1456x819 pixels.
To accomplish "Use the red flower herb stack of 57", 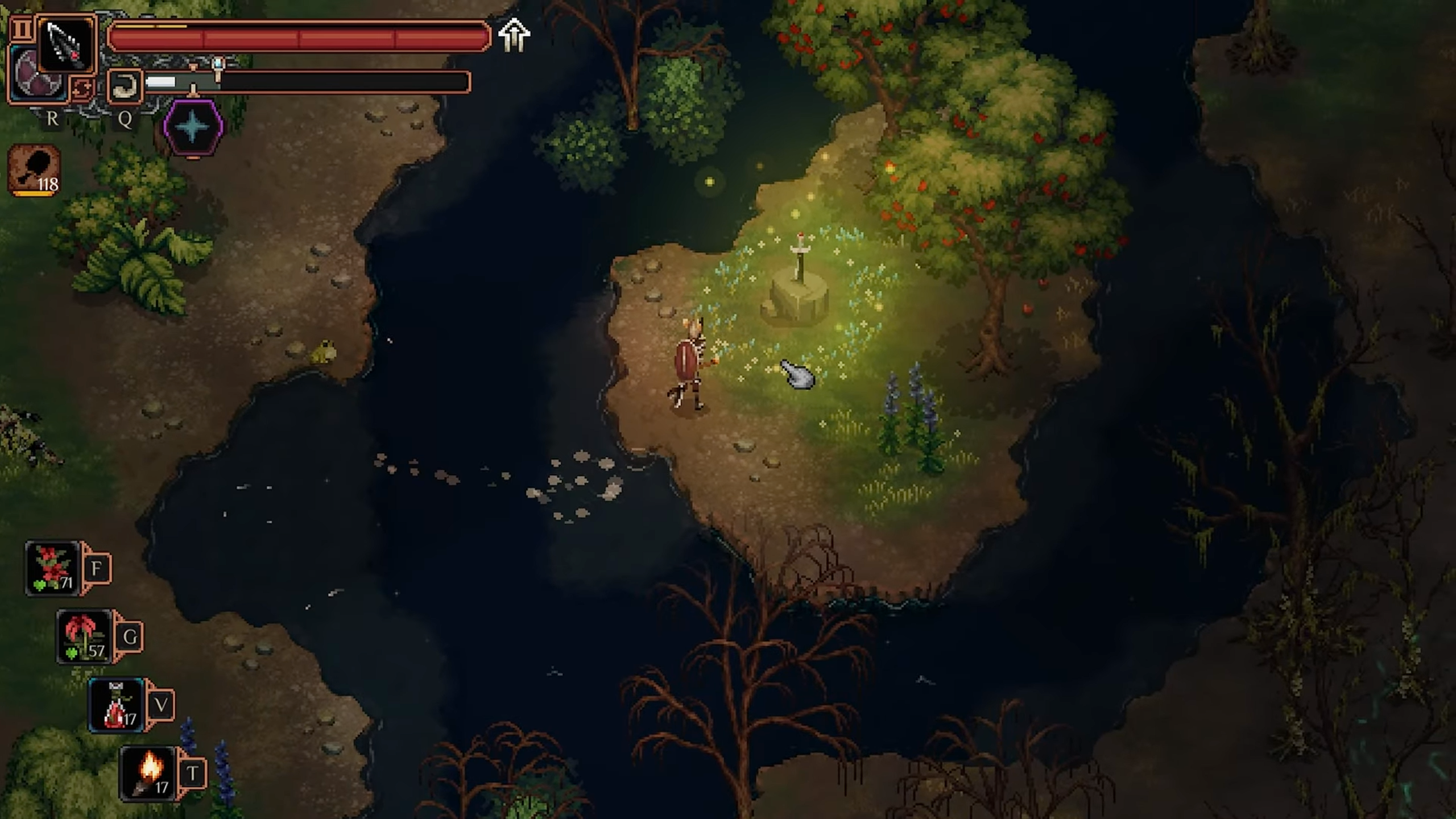I will [x=84, y=636].
